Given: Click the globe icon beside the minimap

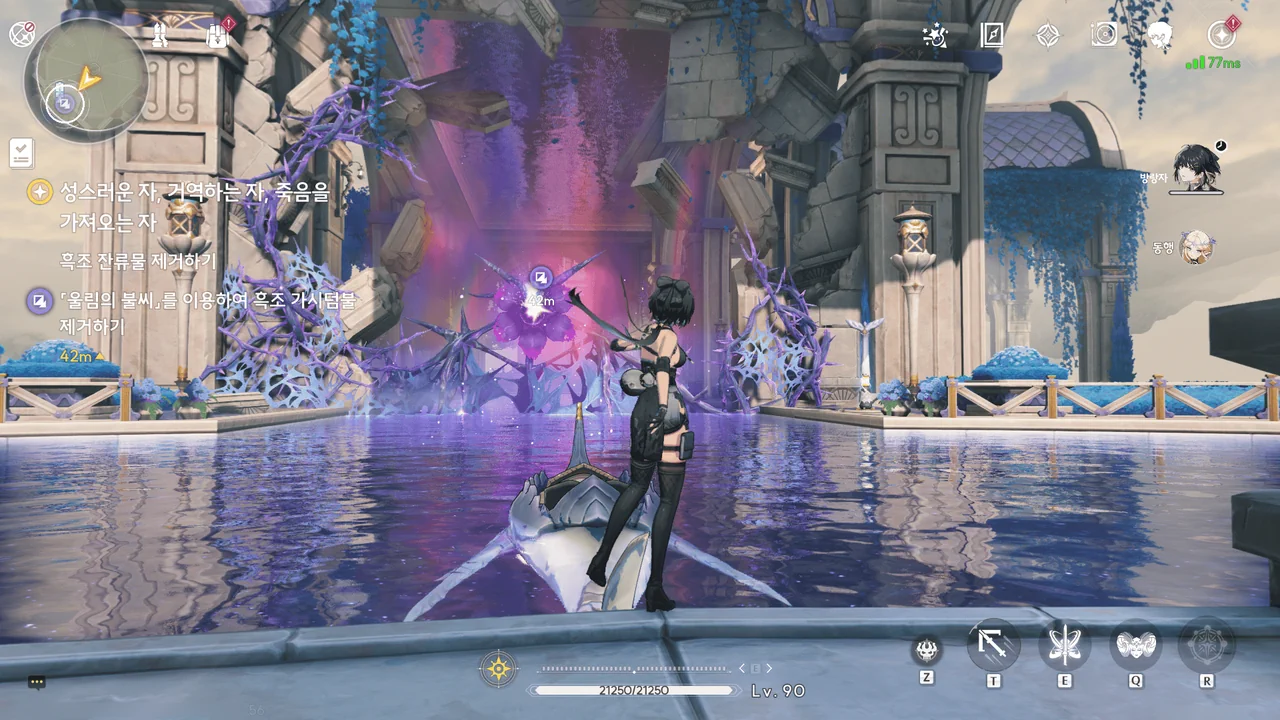Looking at the screenshot, I should coord(21,34).
